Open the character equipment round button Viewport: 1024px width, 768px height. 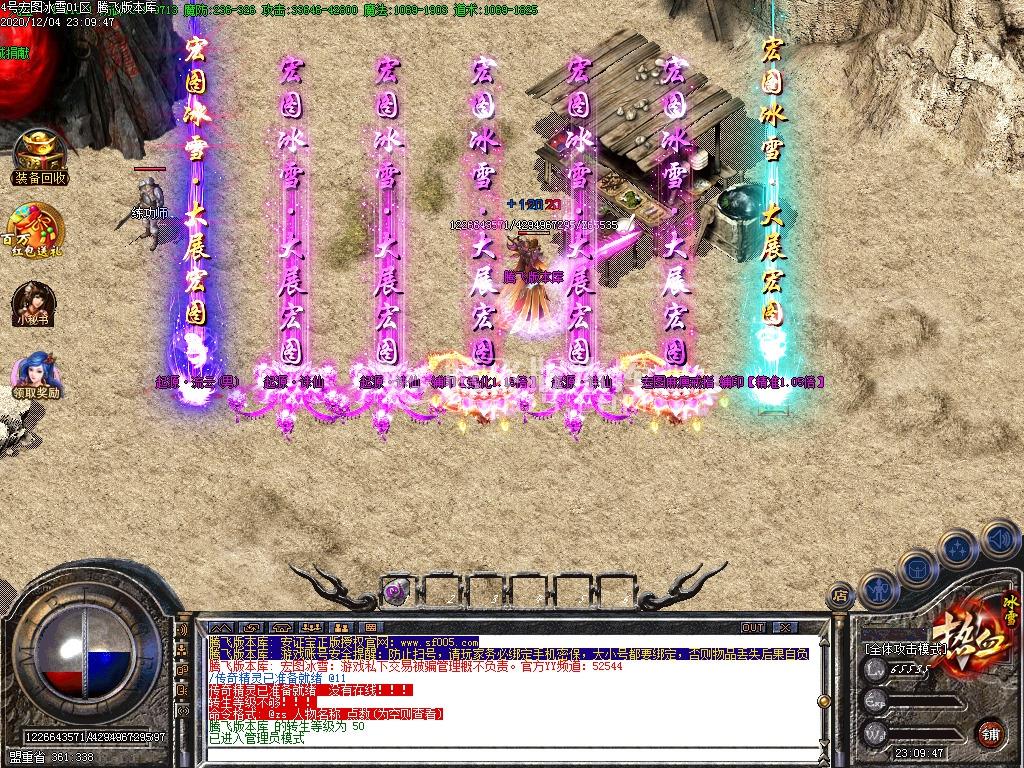[x=878, y=590]
